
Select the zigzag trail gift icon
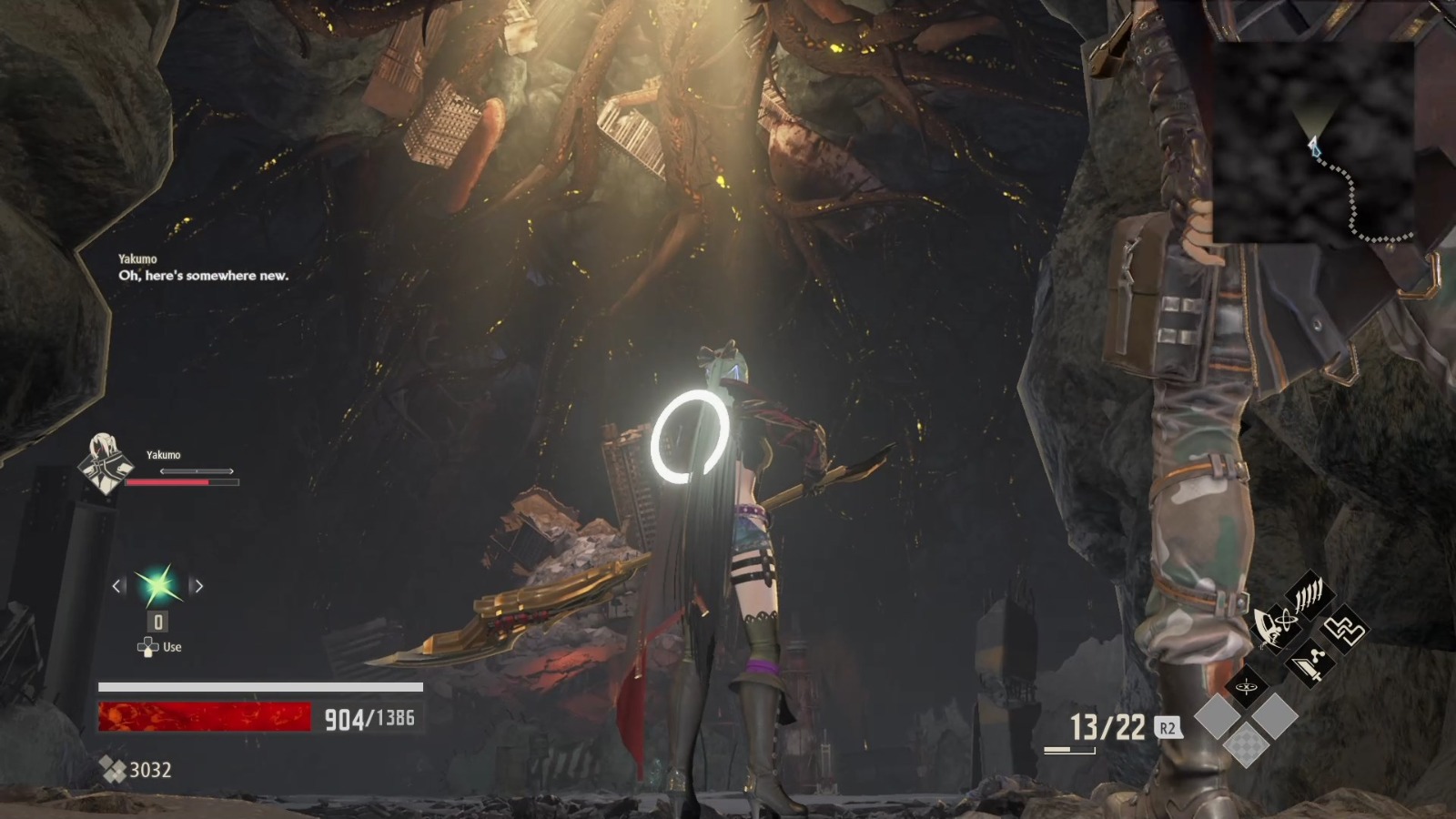(x=1345, y=630)
